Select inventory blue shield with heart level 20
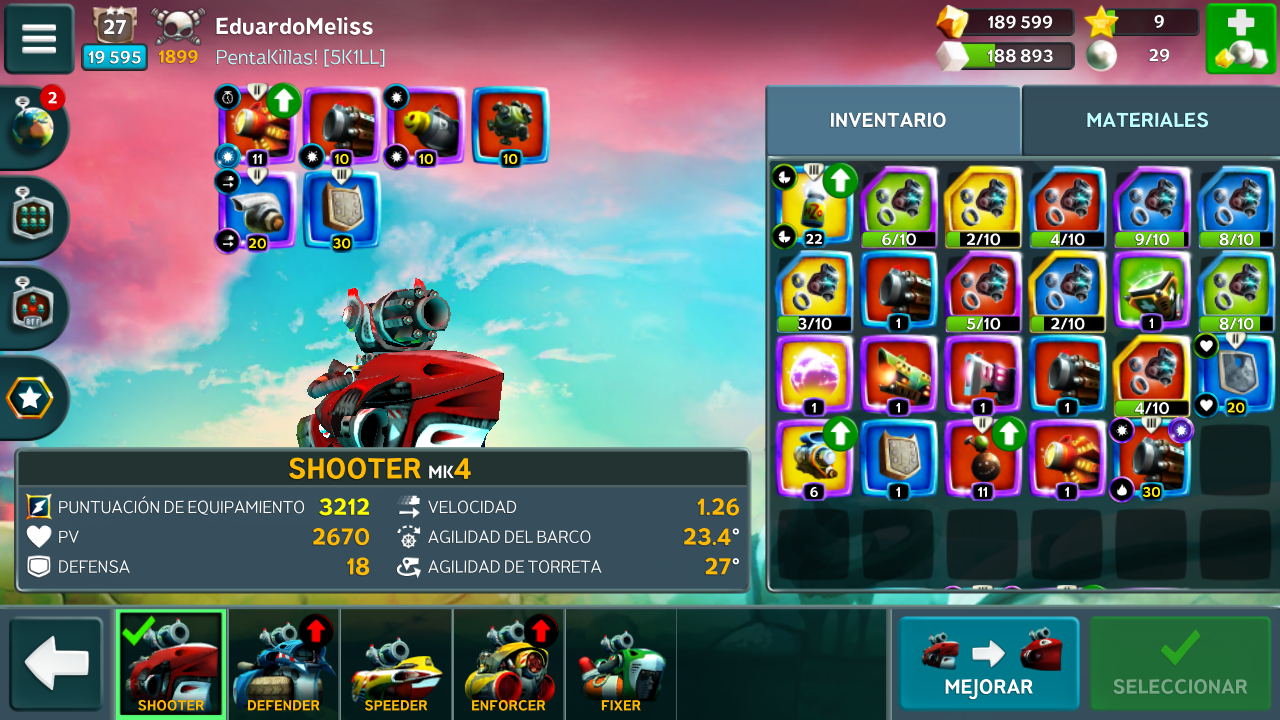 tap(1236, 376)
